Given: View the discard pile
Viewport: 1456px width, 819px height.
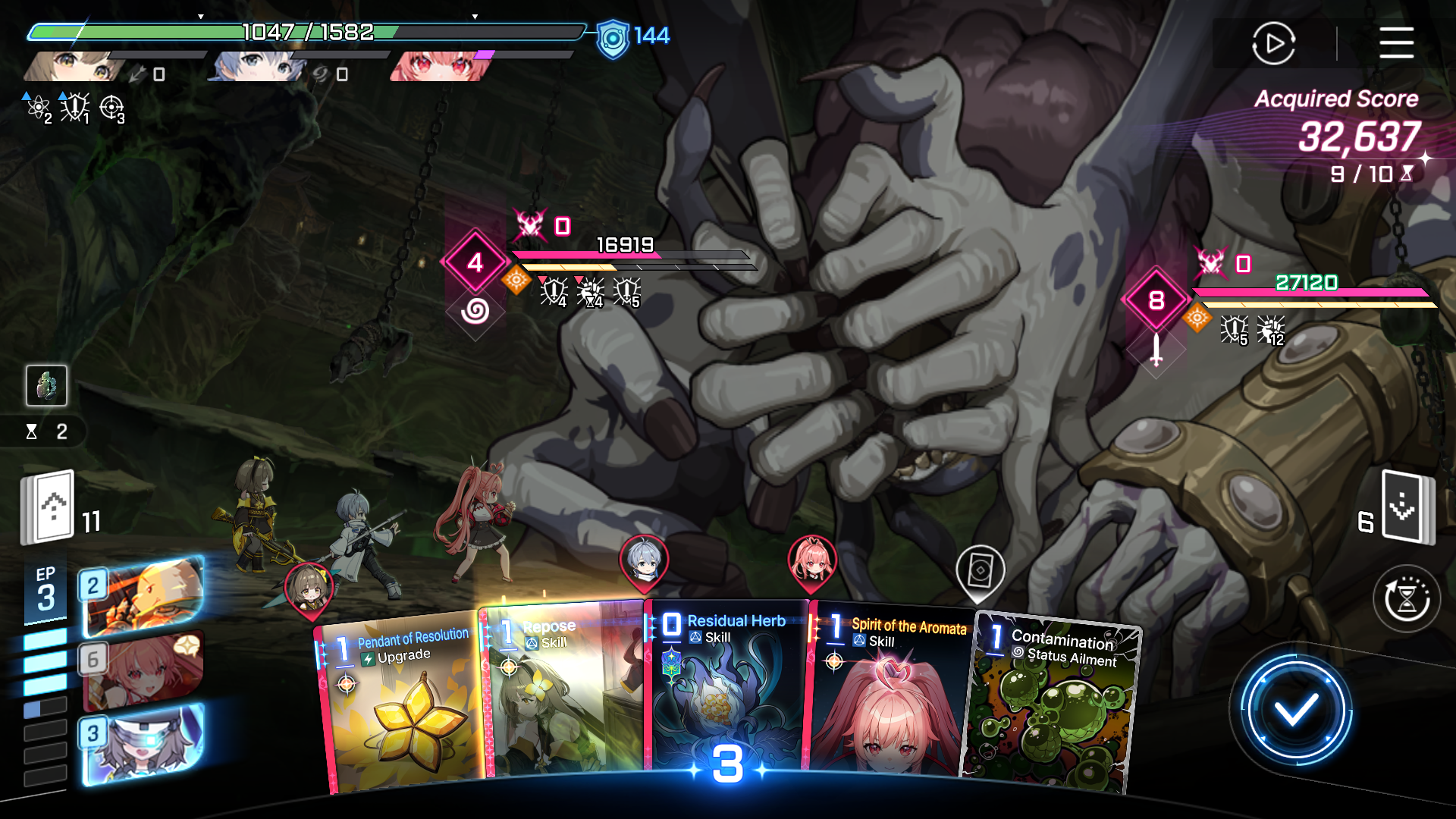Looking at the screenshot, I should coord(1407,507).
